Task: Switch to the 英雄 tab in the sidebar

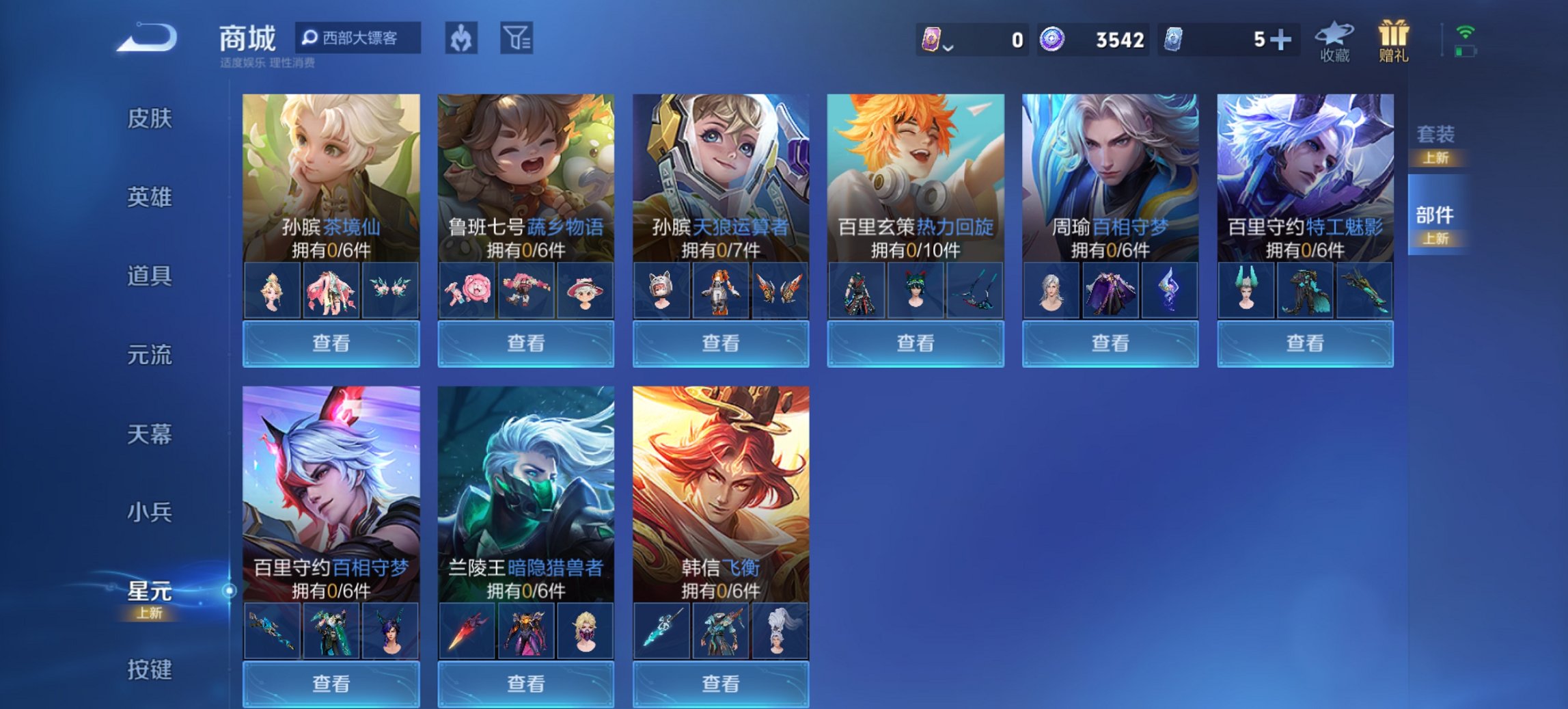Action: (x=150, y=197)
